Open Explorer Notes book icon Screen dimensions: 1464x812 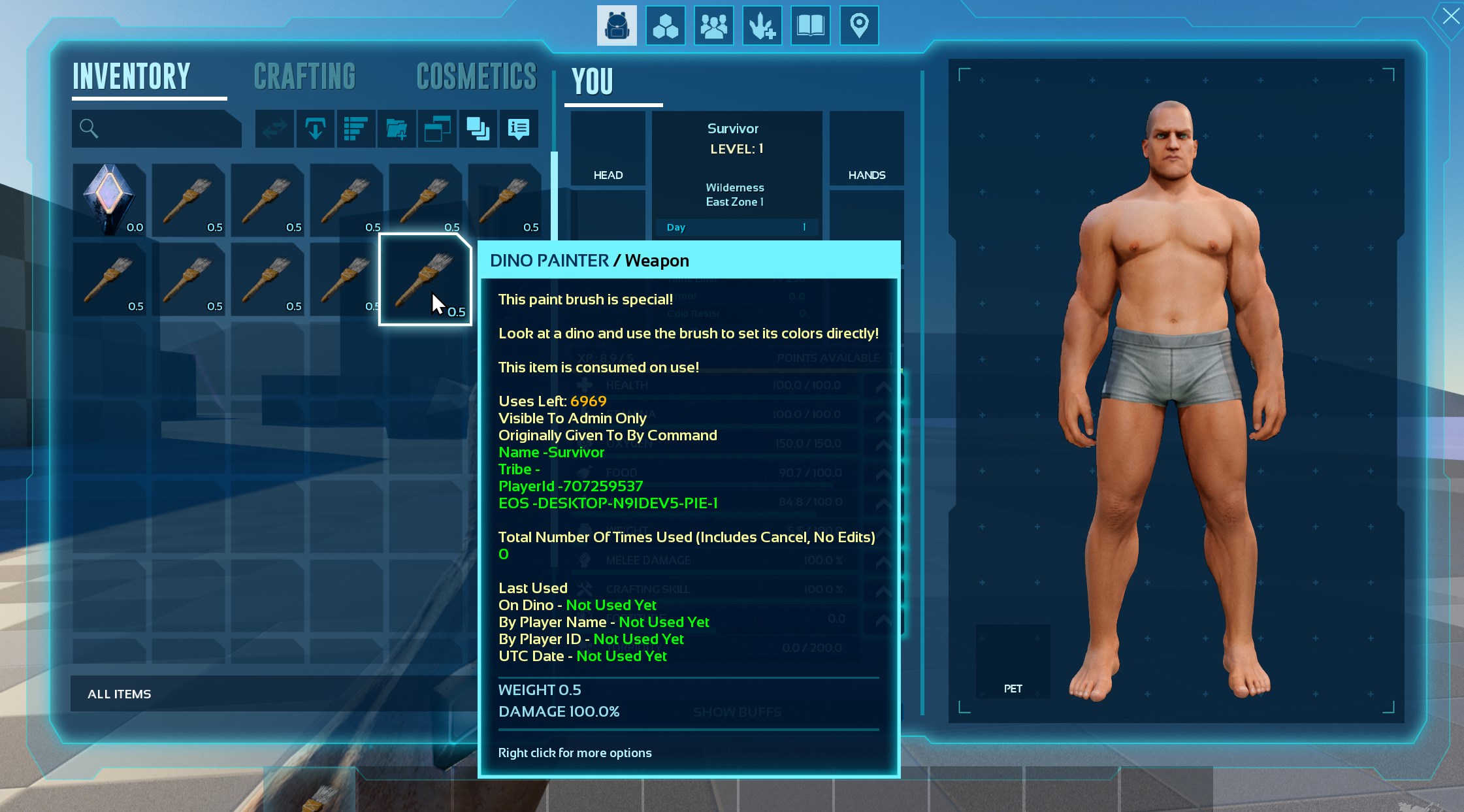pos(810,25)
